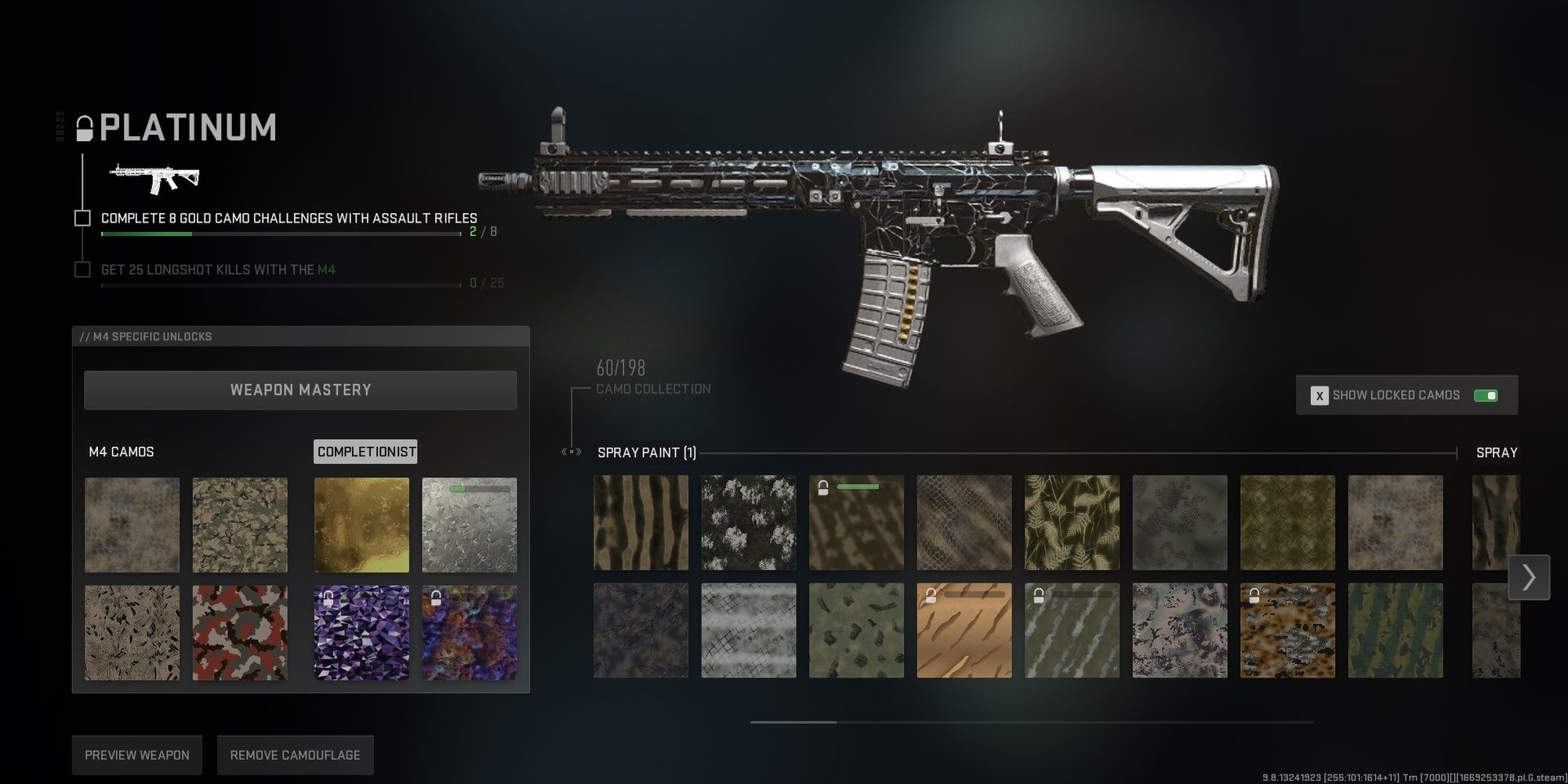Select the tiger-stripe spray paint camo
The width and height of the screenshot is (1568, 784).
[641, 521]
